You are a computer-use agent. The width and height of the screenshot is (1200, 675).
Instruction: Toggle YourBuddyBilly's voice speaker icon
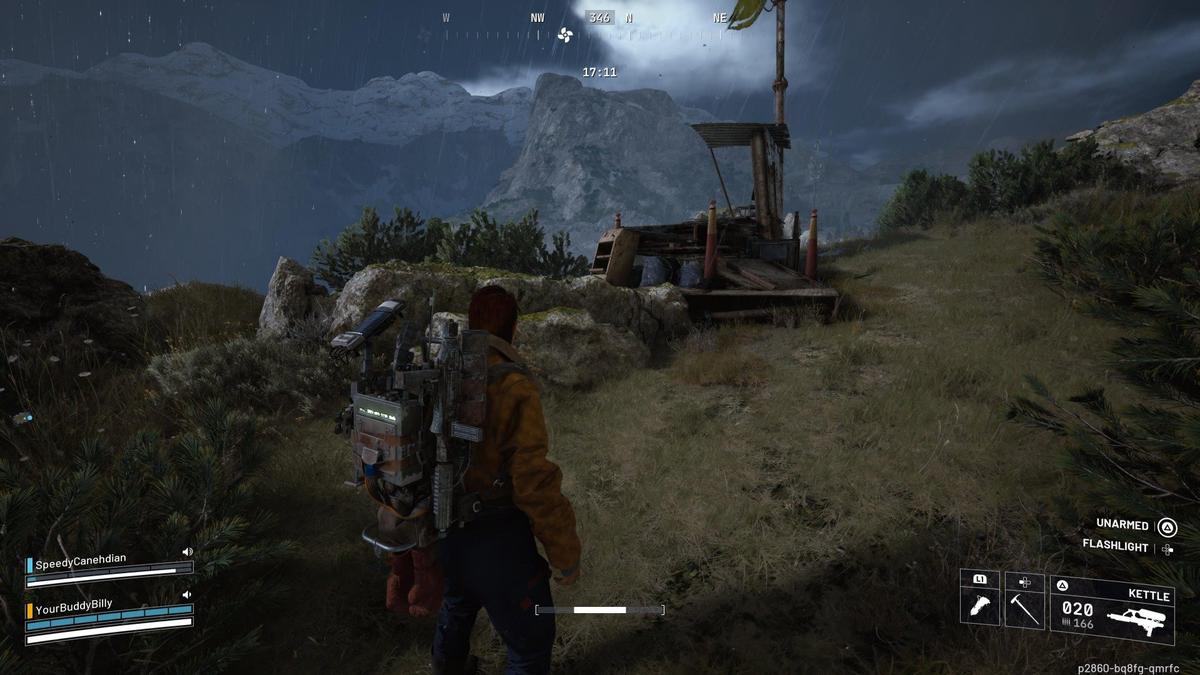tap(187, 594)
